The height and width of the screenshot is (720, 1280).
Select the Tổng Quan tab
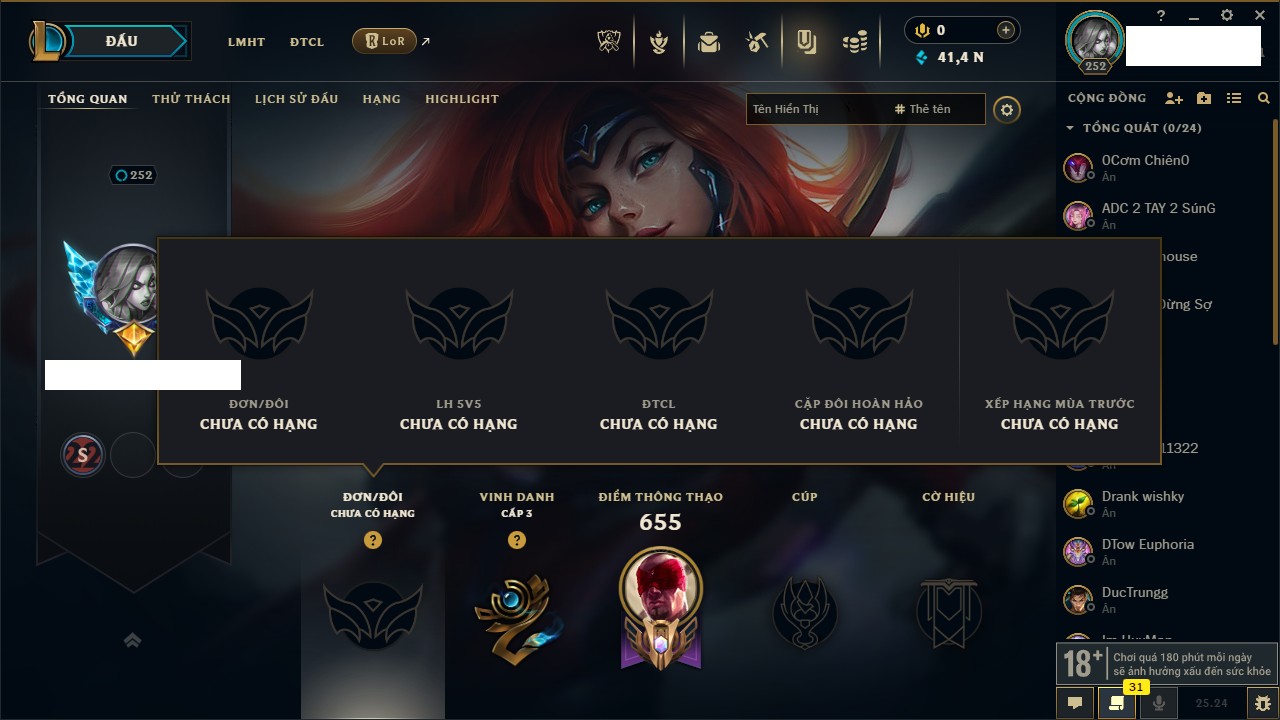click(x=88, y=99)
